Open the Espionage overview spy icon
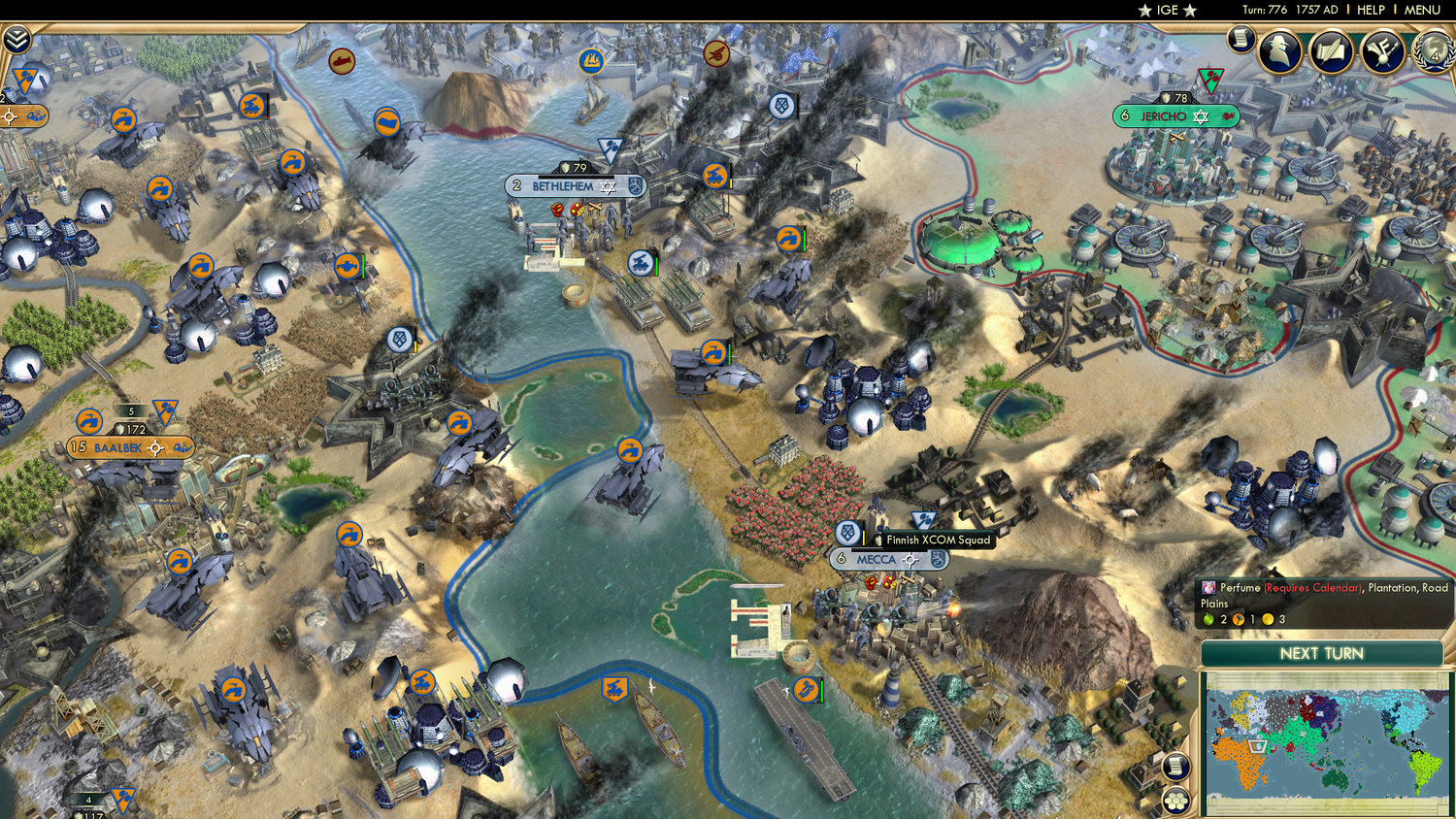This screenshot has height=819, width=1456. point(1276,52)
